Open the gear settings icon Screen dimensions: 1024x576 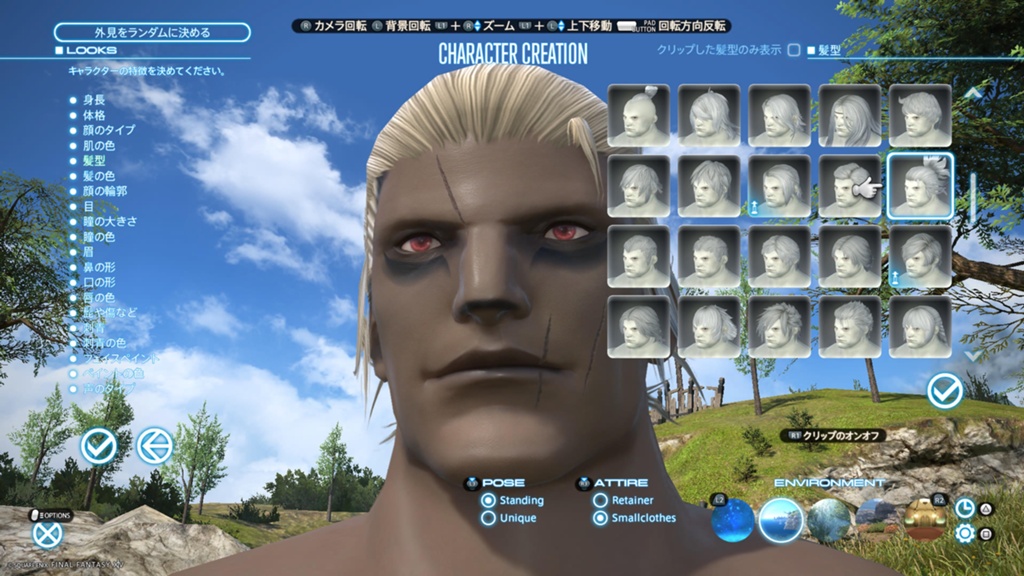click(x=965, y=533)
